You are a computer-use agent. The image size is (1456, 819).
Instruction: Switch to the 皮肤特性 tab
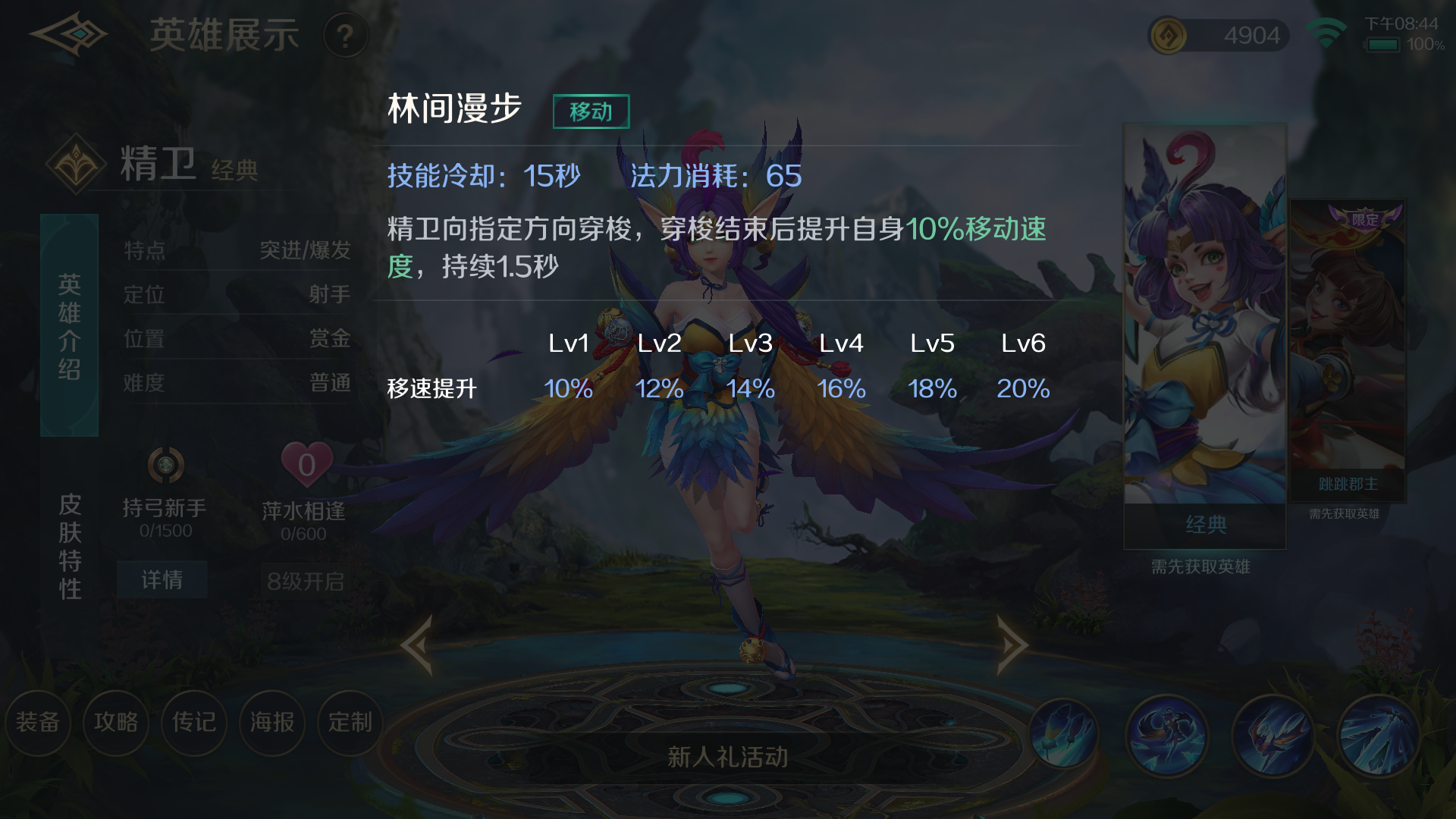[x=69, y=548]
